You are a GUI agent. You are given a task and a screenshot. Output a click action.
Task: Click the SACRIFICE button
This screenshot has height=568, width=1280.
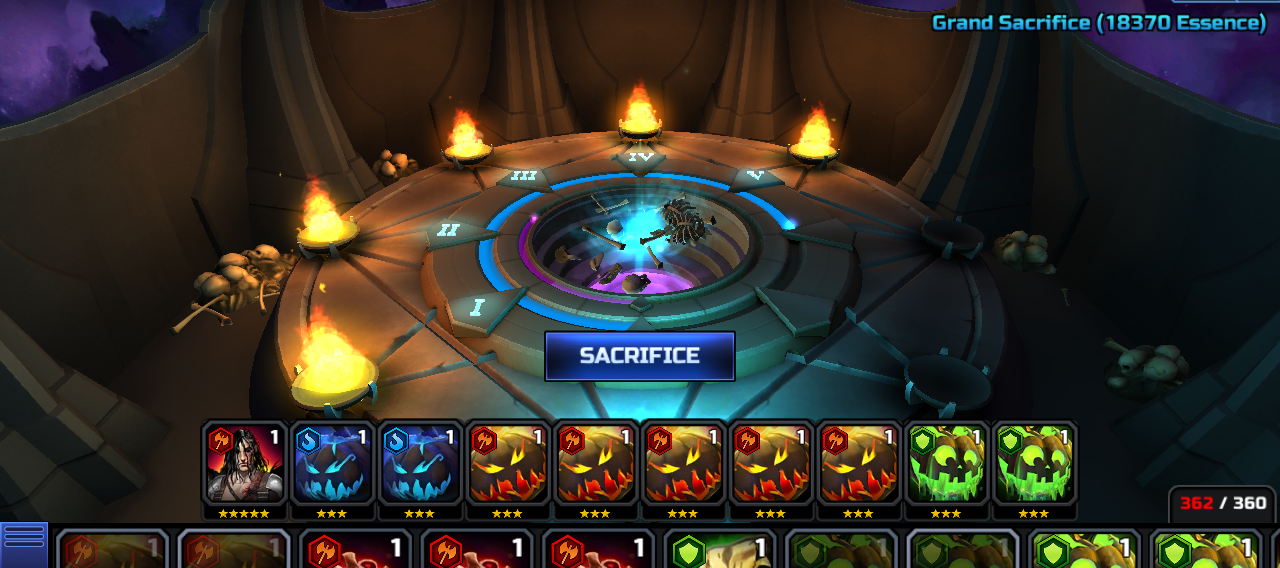pyautogui.click(x=640, y=356)
